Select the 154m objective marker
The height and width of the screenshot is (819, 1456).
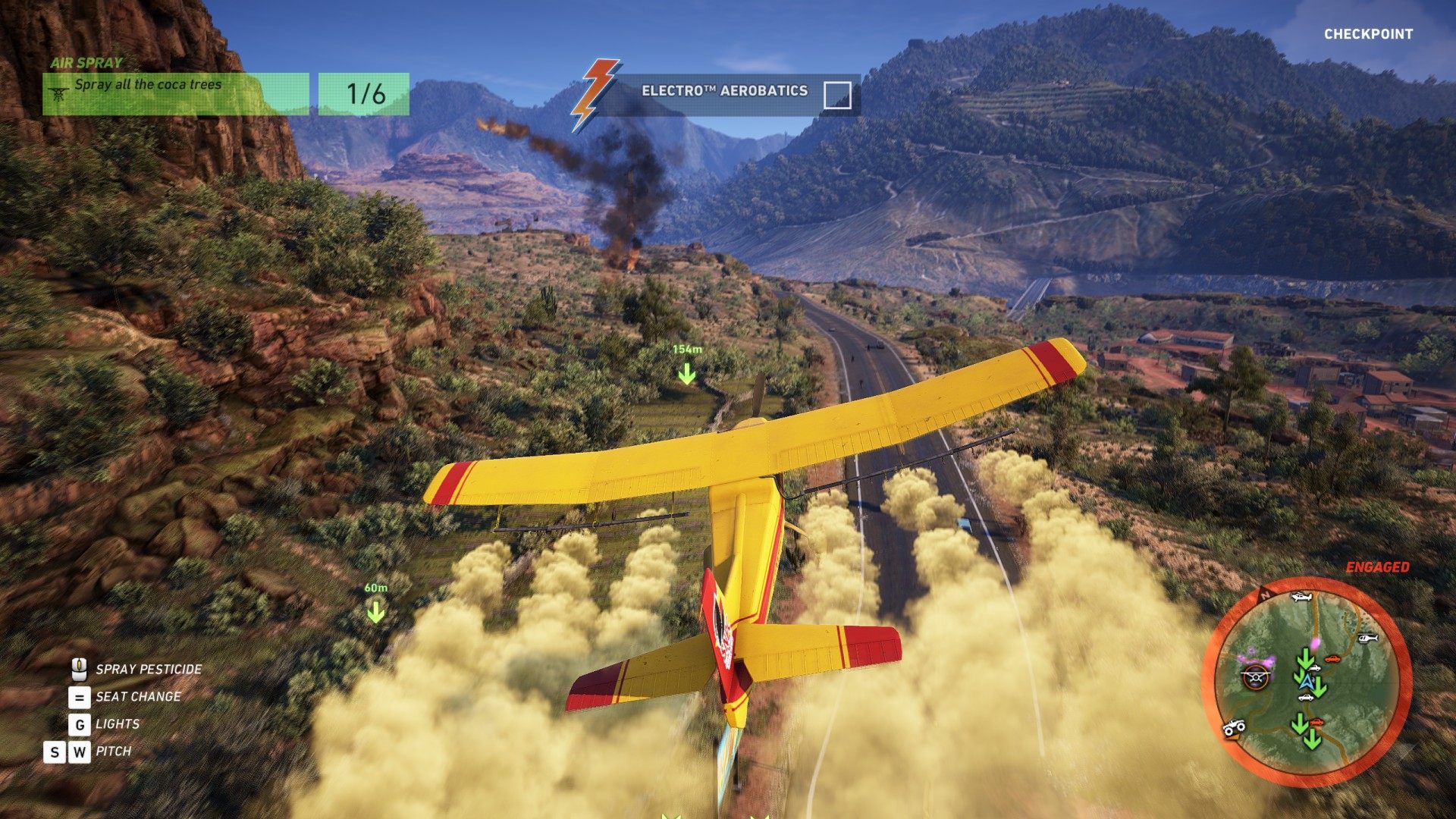click(x=686, y=372)
